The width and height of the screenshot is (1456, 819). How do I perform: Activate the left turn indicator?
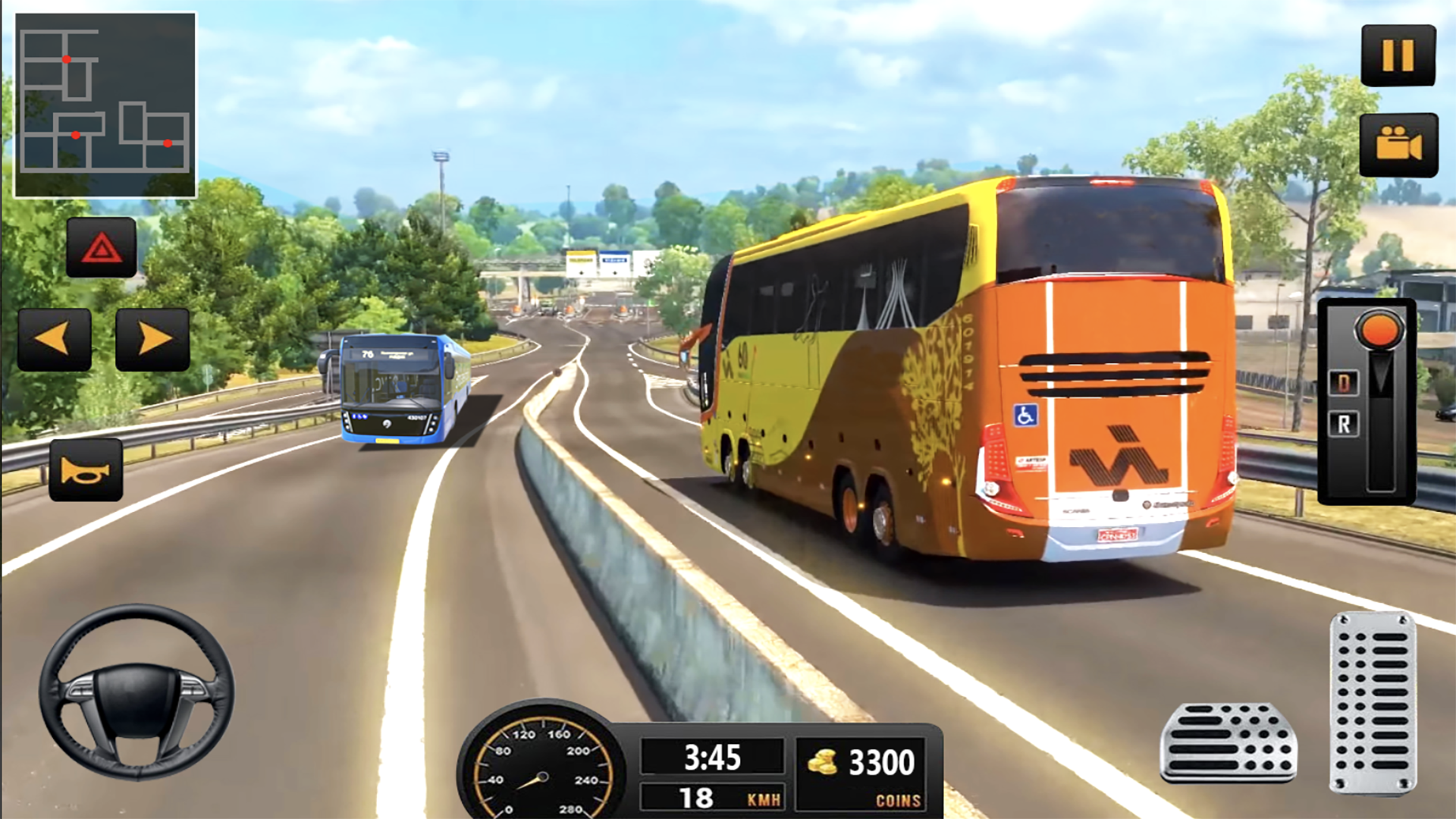(55, 339)
